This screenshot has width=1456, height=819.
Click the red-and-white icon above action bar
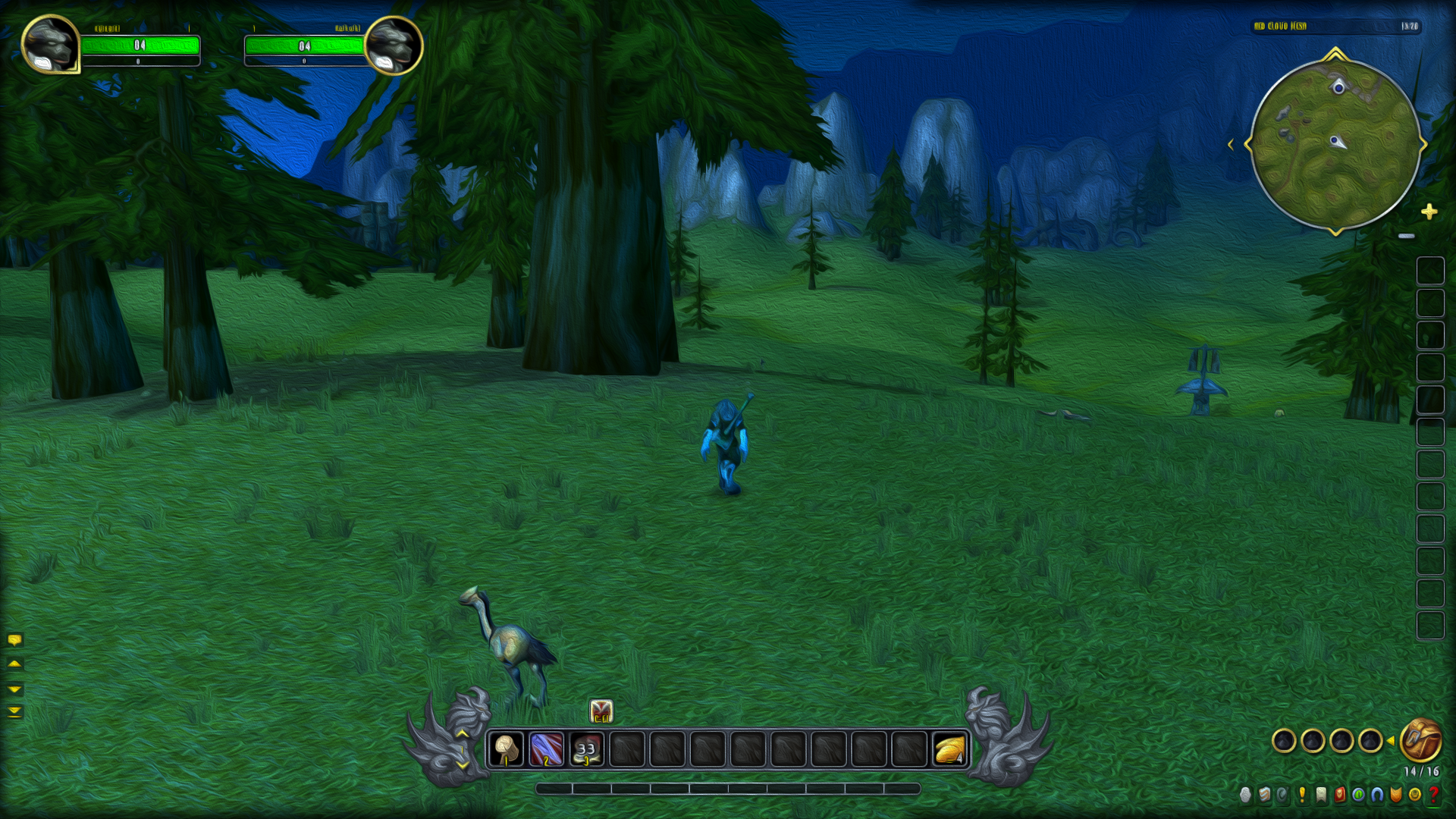coord(601,711)
